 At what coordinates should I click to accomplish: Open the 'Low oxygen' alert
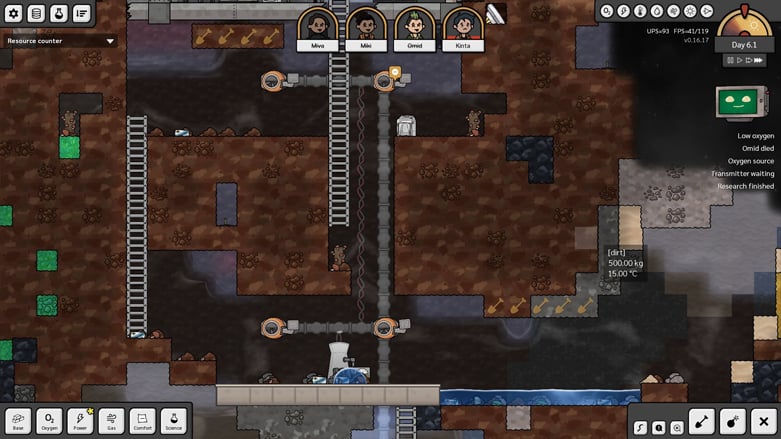755,135
